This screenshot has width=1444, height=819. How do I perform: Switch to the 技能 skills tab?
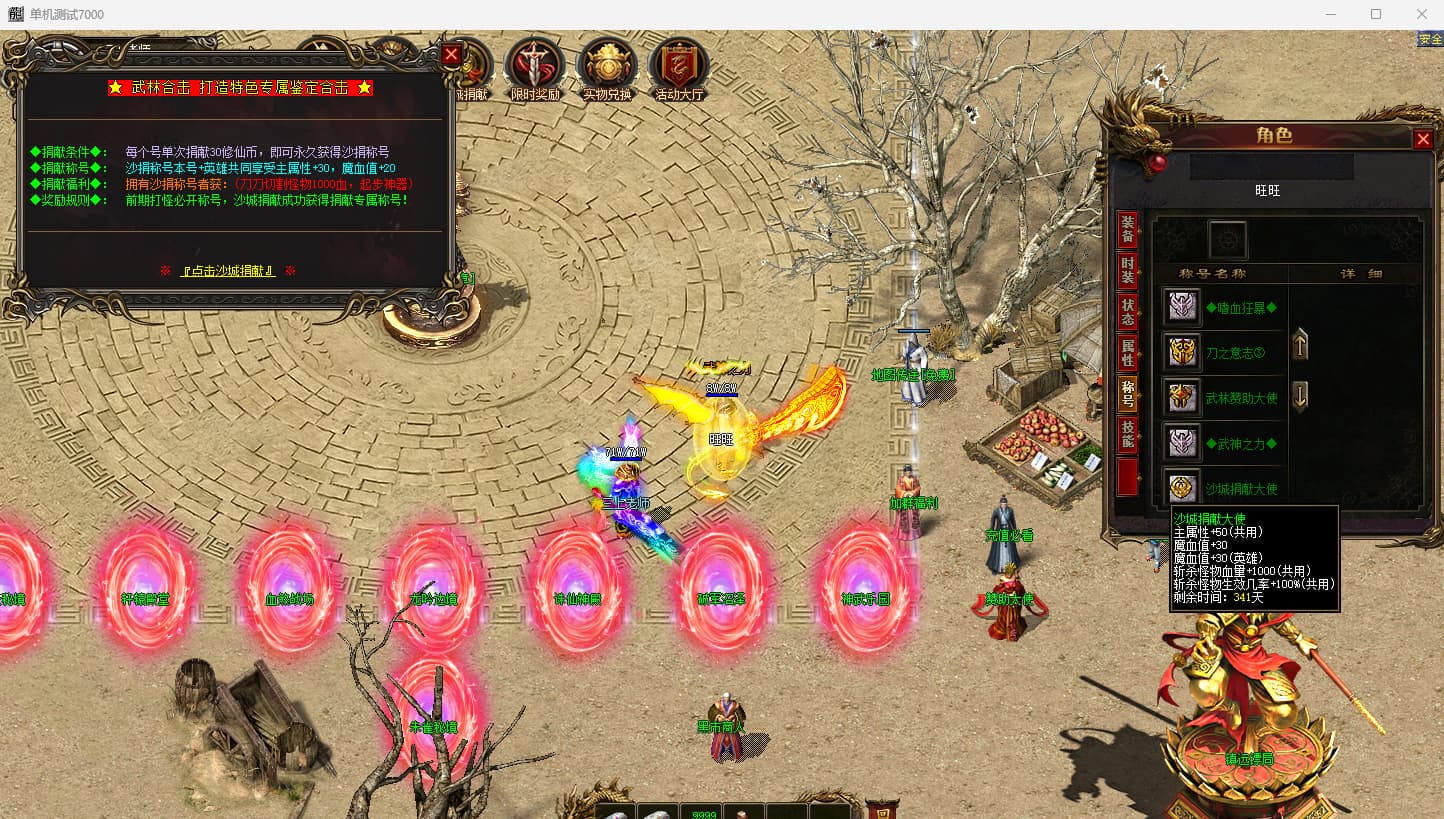1127,435
